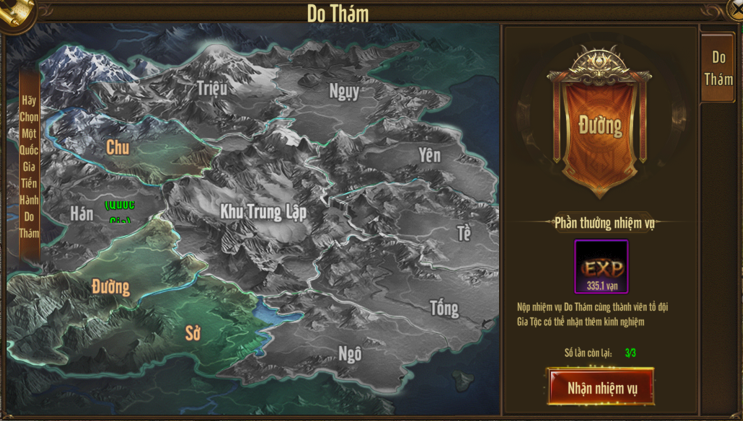Switch to the Do Thám side tab

718,68
